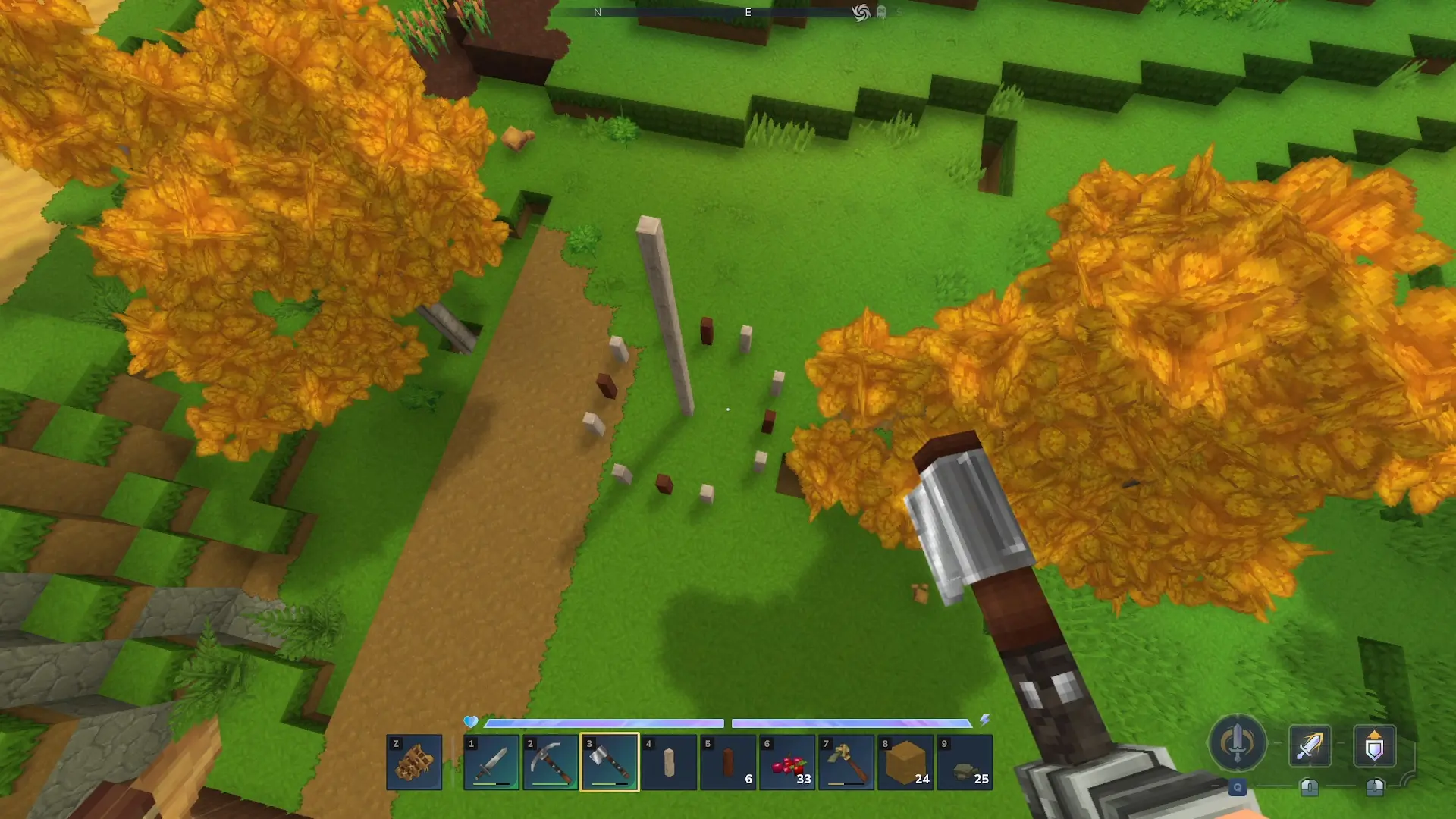Click the shield guard ability icon
The image size is (1456, 819).
click(1374, 745)
